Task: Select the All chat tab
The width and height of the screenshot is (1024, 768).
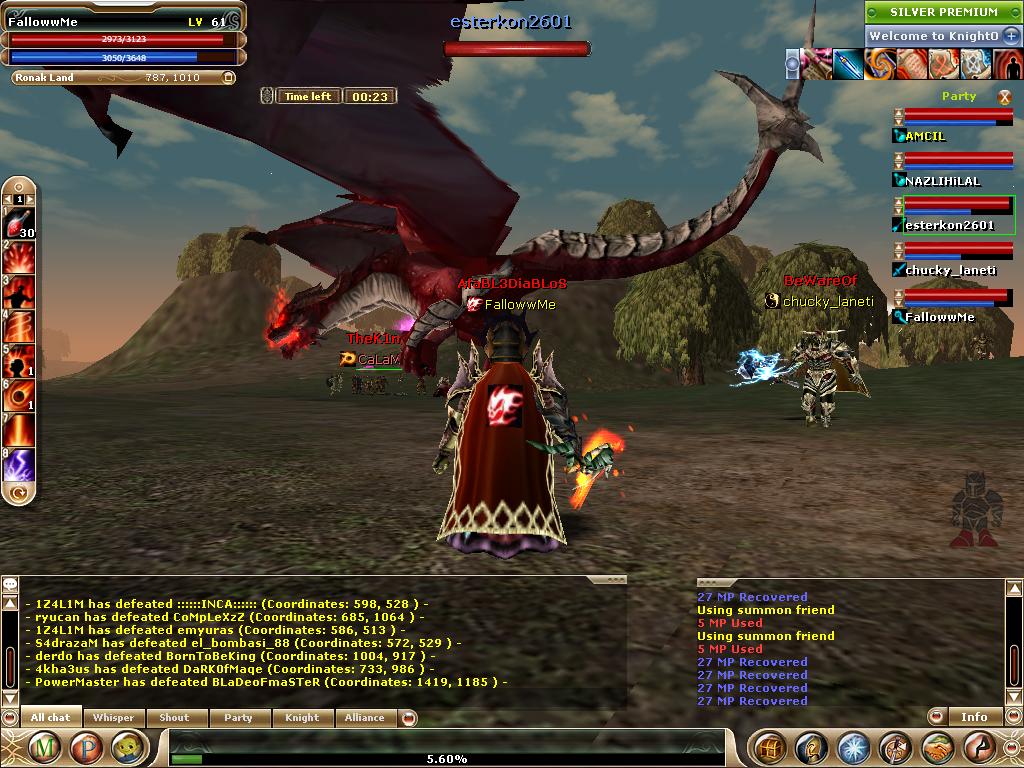Action: pyautogui.click(x=50, y=717)
